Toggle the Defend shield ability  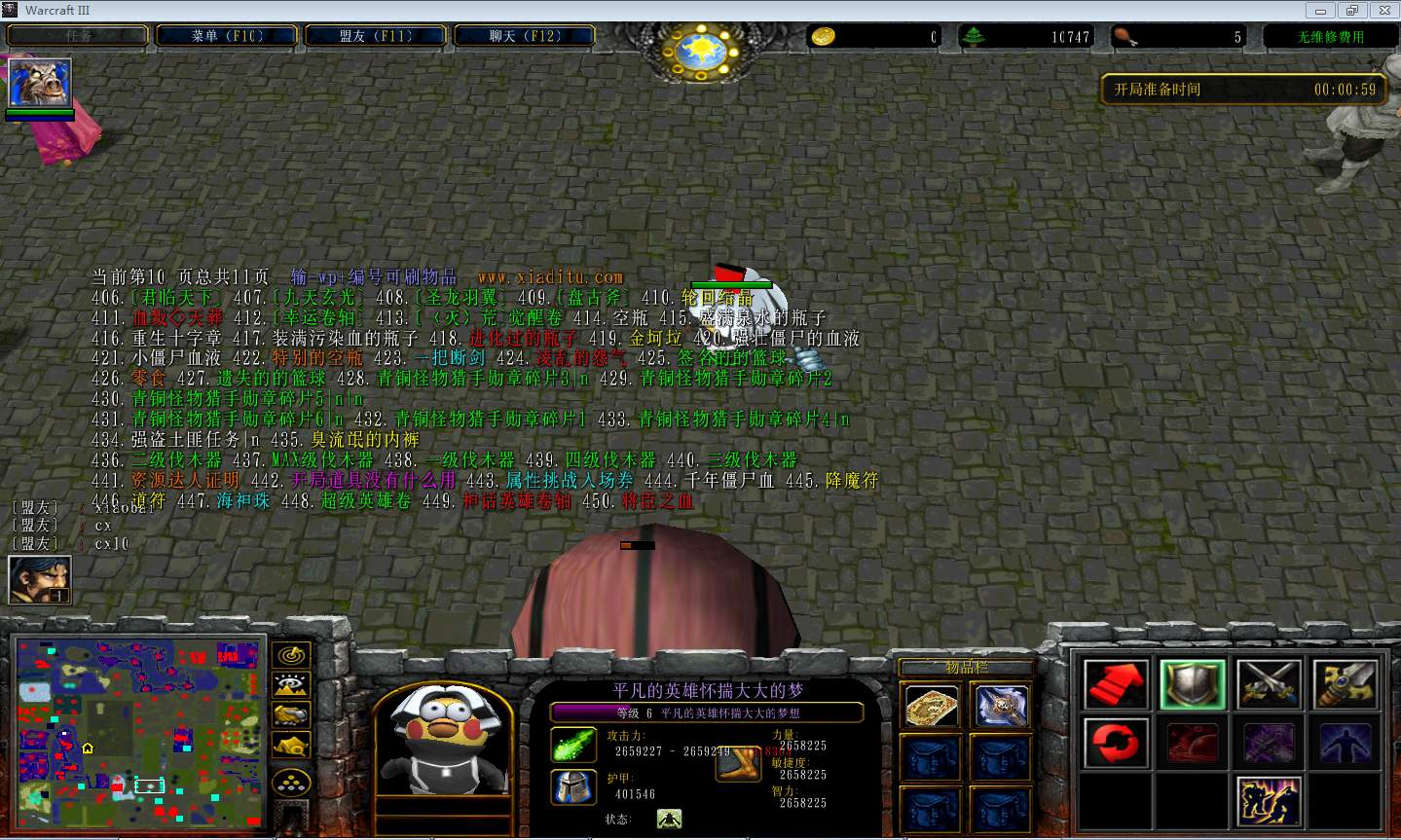coord(1191,683)
